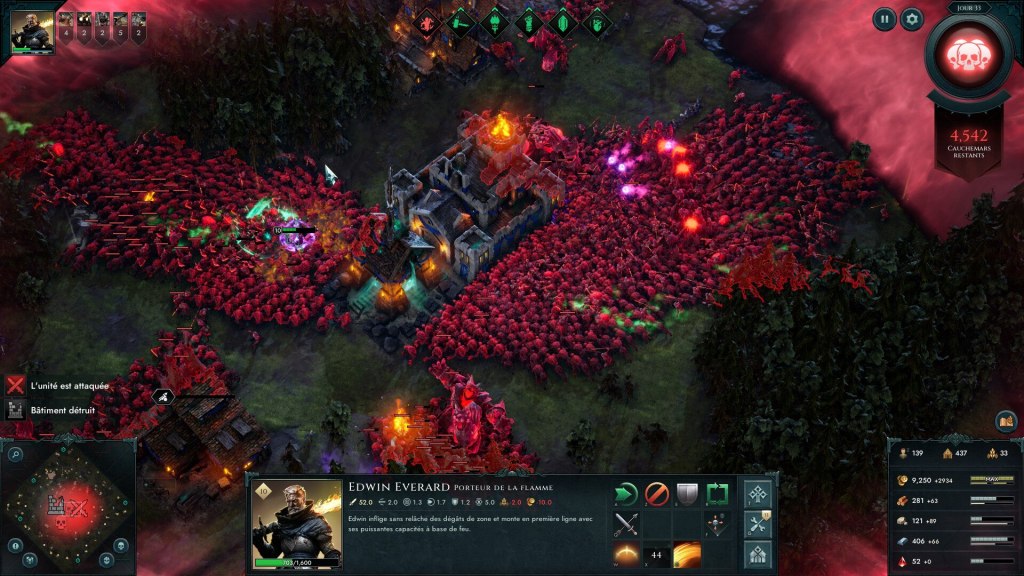Viewport: 1024px width, 576px height.
Task: Cast the orange flame swirl ability
Action: pos(686,553)
